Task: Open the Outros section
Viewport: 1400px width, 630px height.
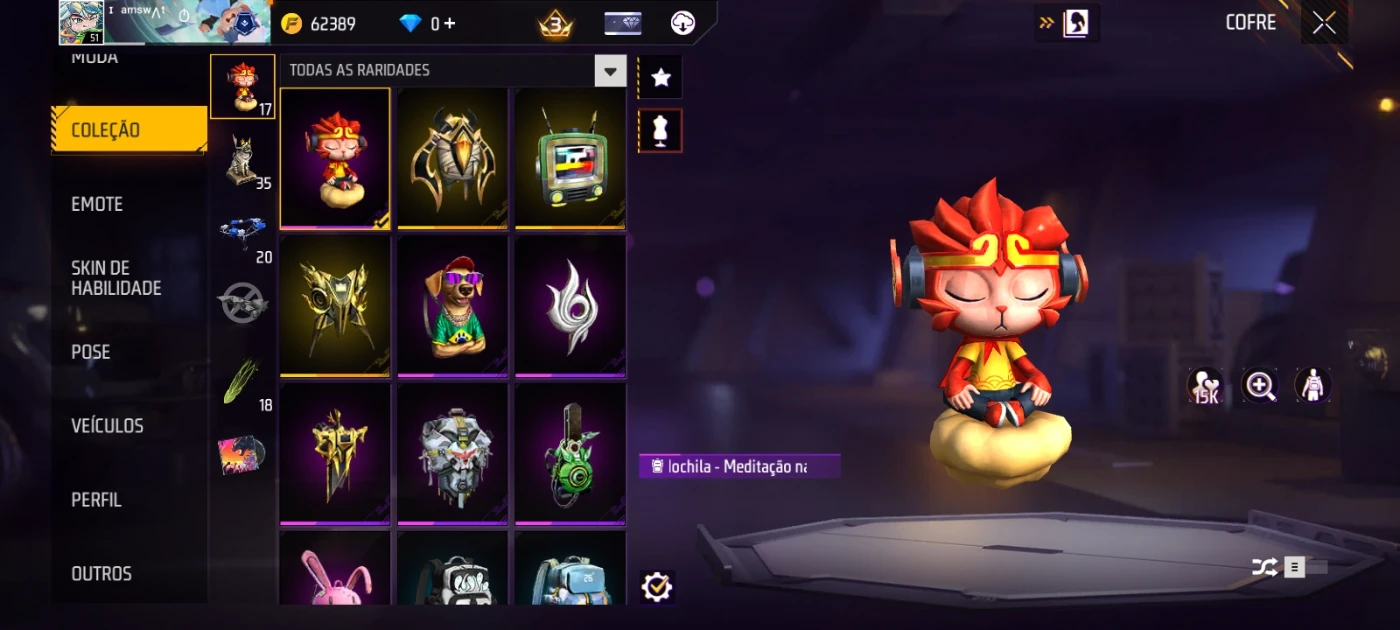Action: tap(101, 574)
